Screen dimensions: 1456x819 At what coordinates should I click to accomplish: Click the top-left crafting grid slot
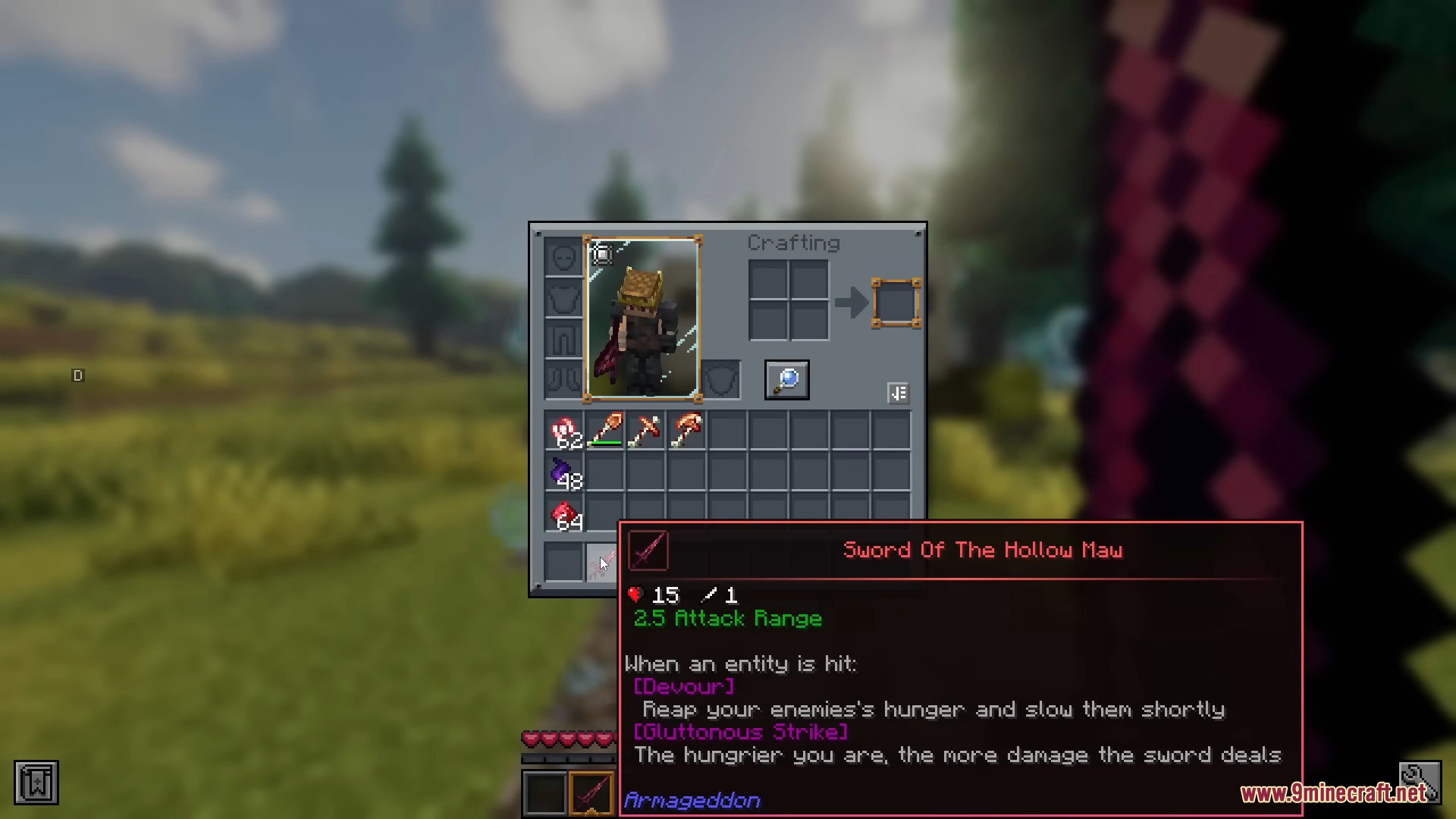[768, 279]
